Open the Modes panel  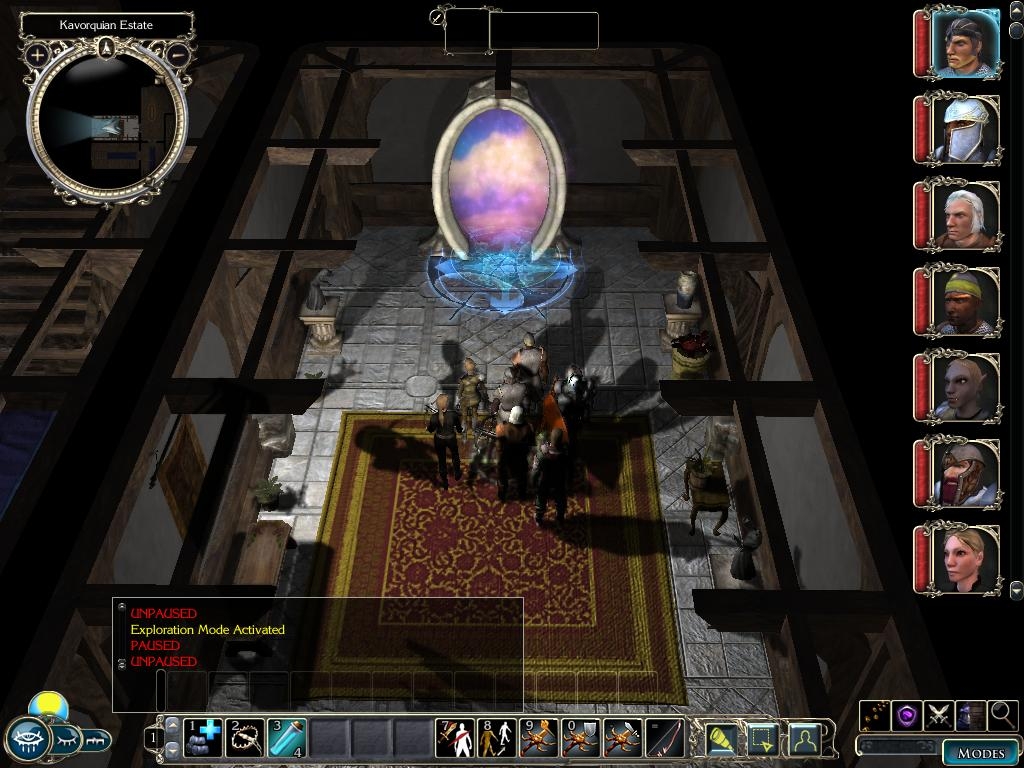(x=980, y=753)
